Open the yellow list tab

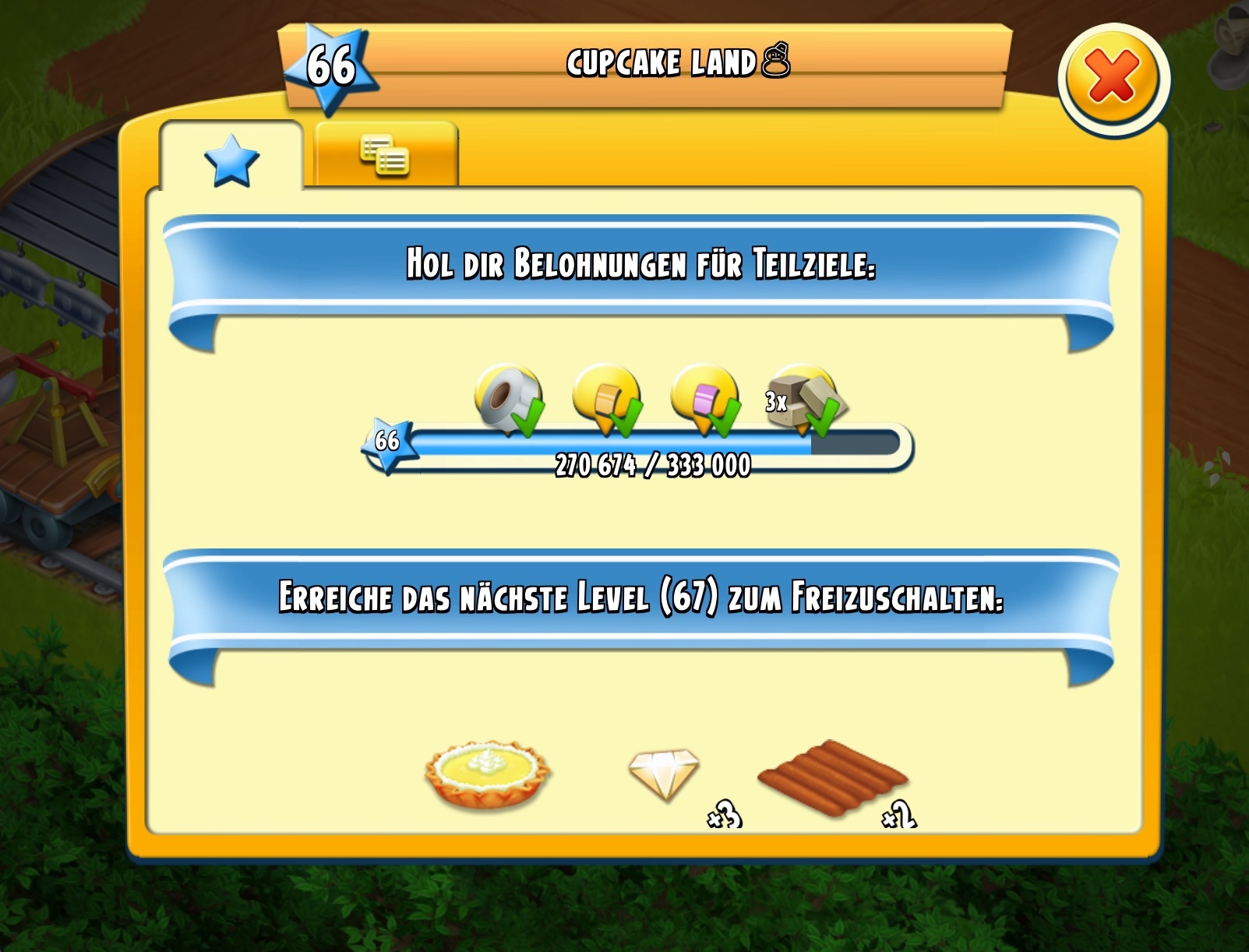pos(385,155)
